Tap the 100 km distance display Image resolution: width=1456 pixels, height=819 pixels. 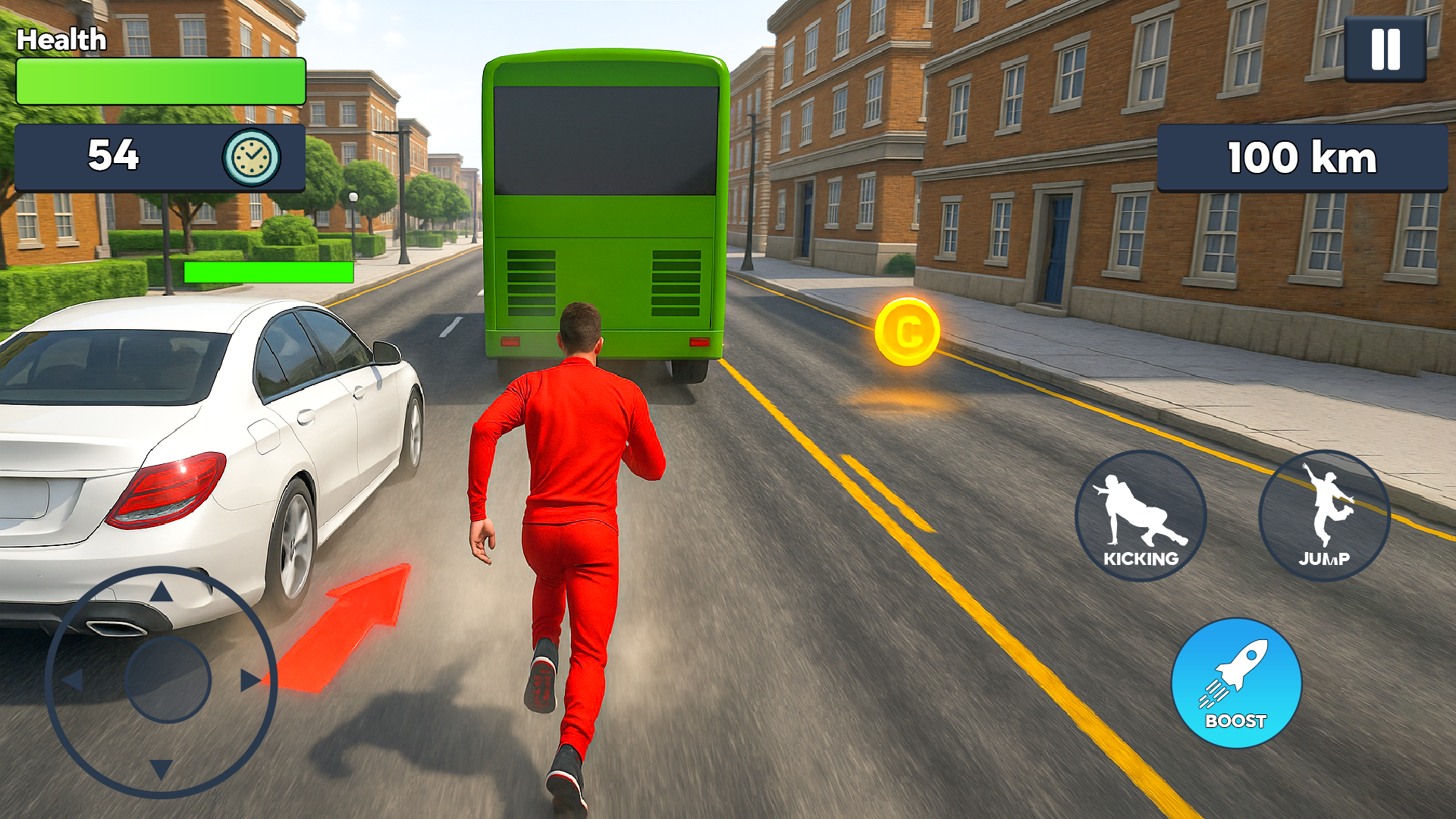(1301, 158)
